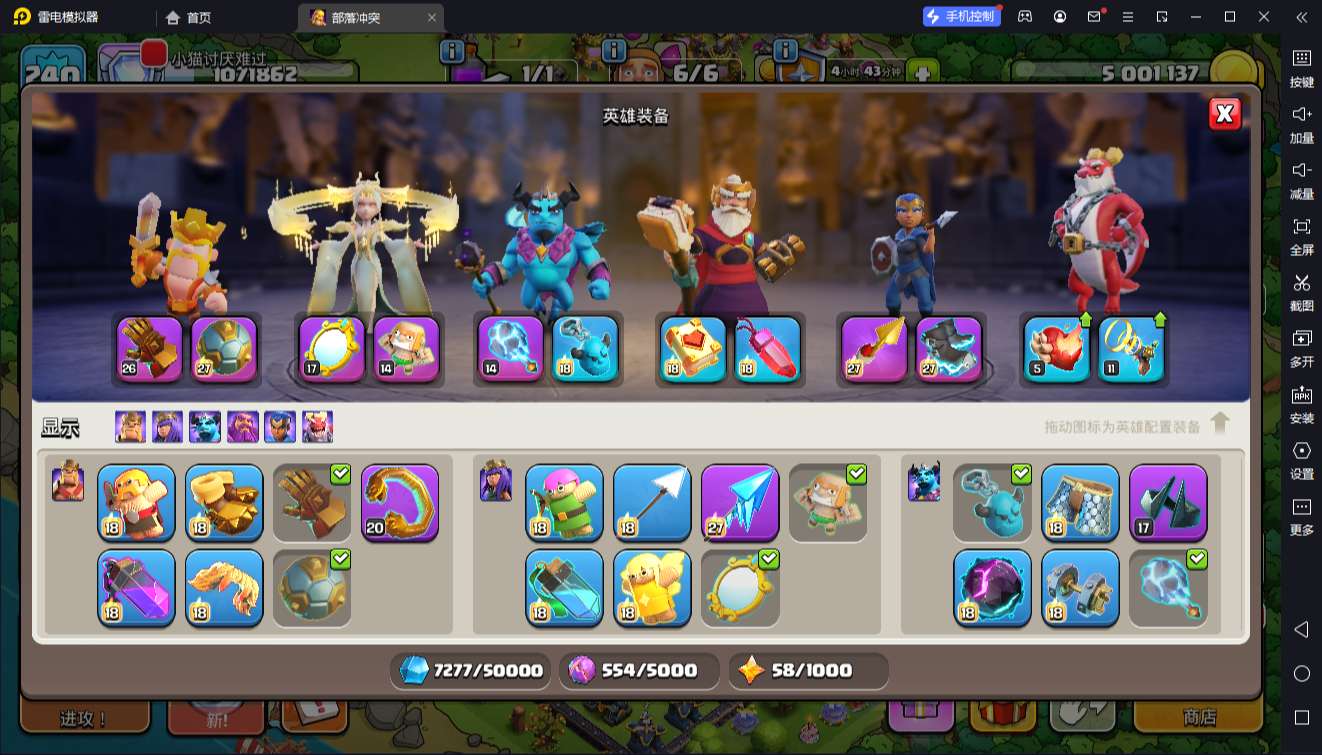Switch to the 首页 home tab
The image size is (1322, 755).
(x=189, y=17)
